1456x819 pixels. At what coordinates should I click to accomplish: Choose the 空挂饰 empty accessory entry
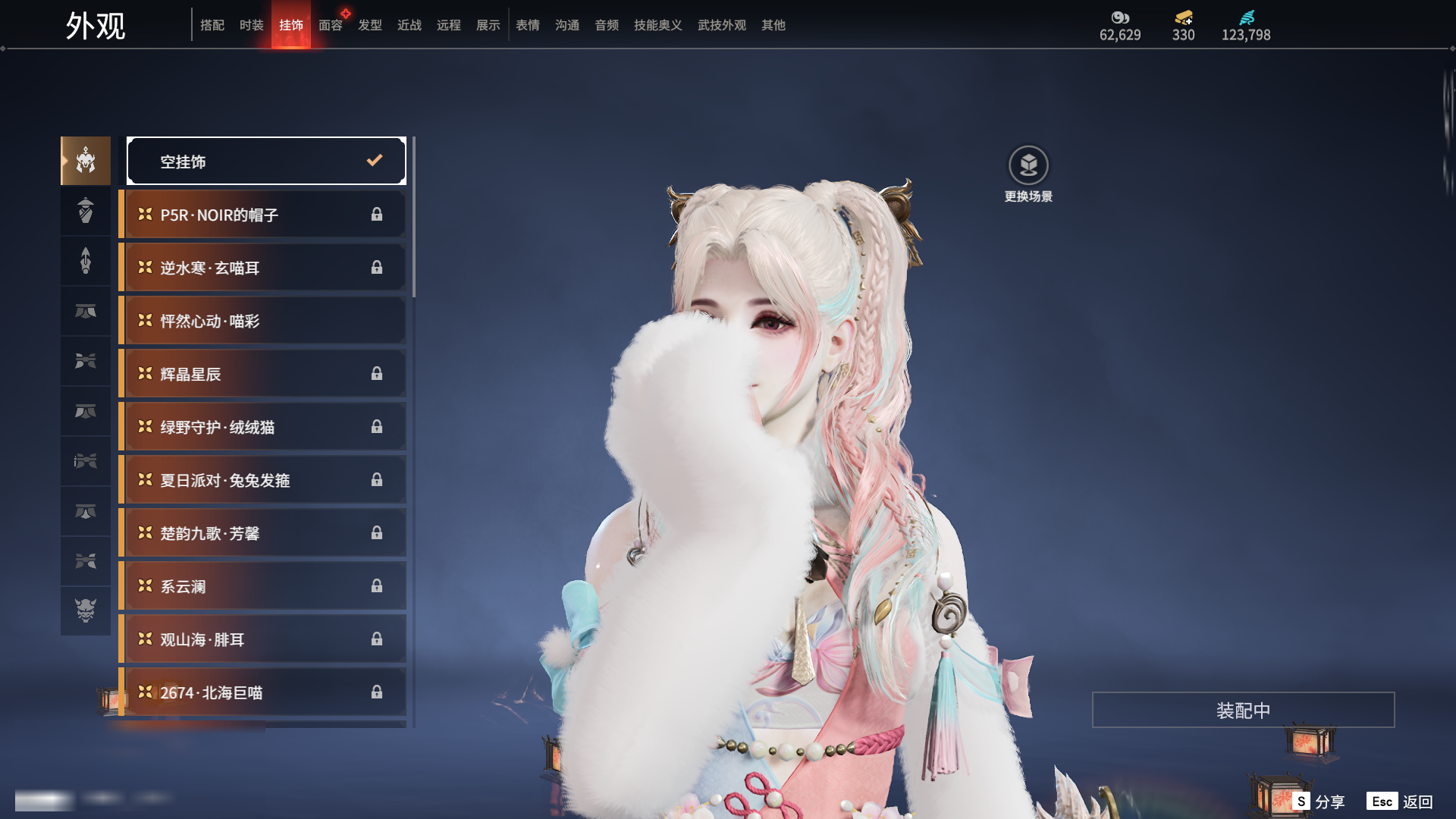pos(265,161)
